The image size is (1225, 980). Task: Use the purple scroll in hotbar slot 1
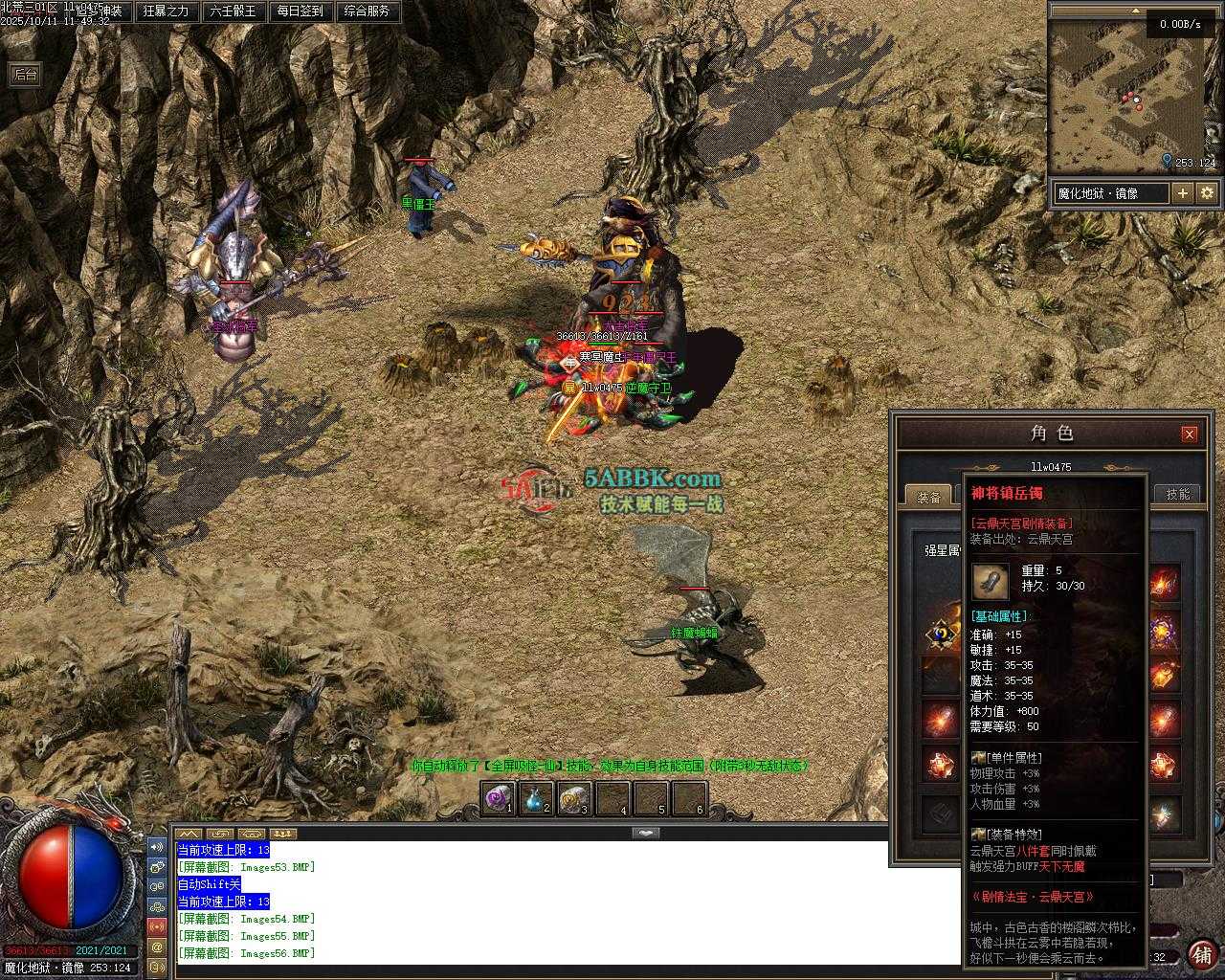click(x=498, y=798)
